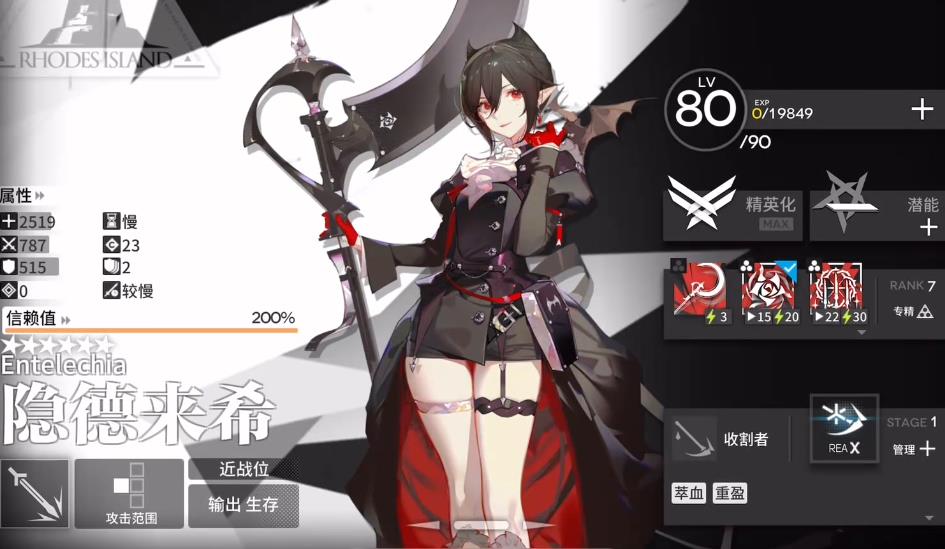
Task: Open the RANK 7 专精 skill mastery
Action: [x=912, y=299]
